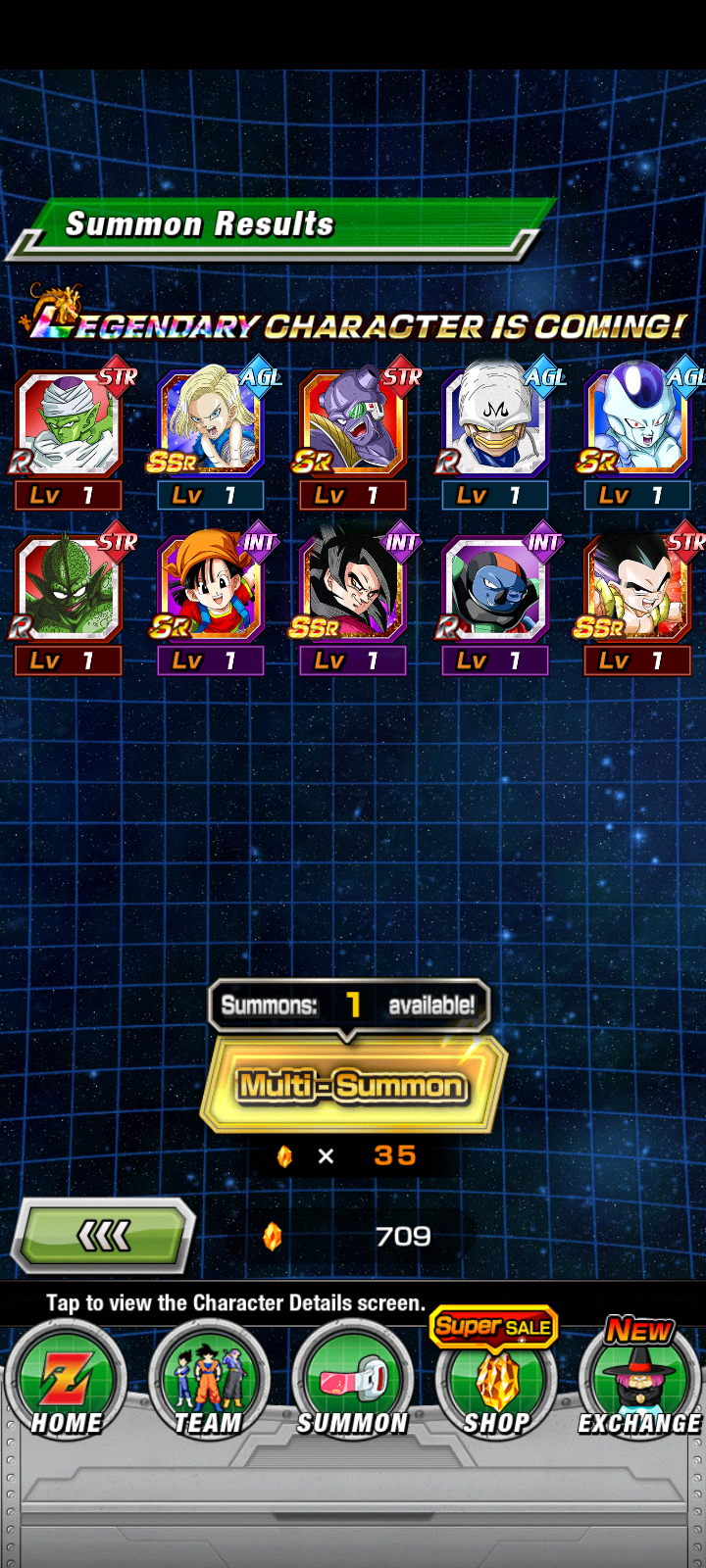The width and height of the screenshot is (706, 1568).
Task: Tap the Multi-Summon button
Action: [353, 1085]
